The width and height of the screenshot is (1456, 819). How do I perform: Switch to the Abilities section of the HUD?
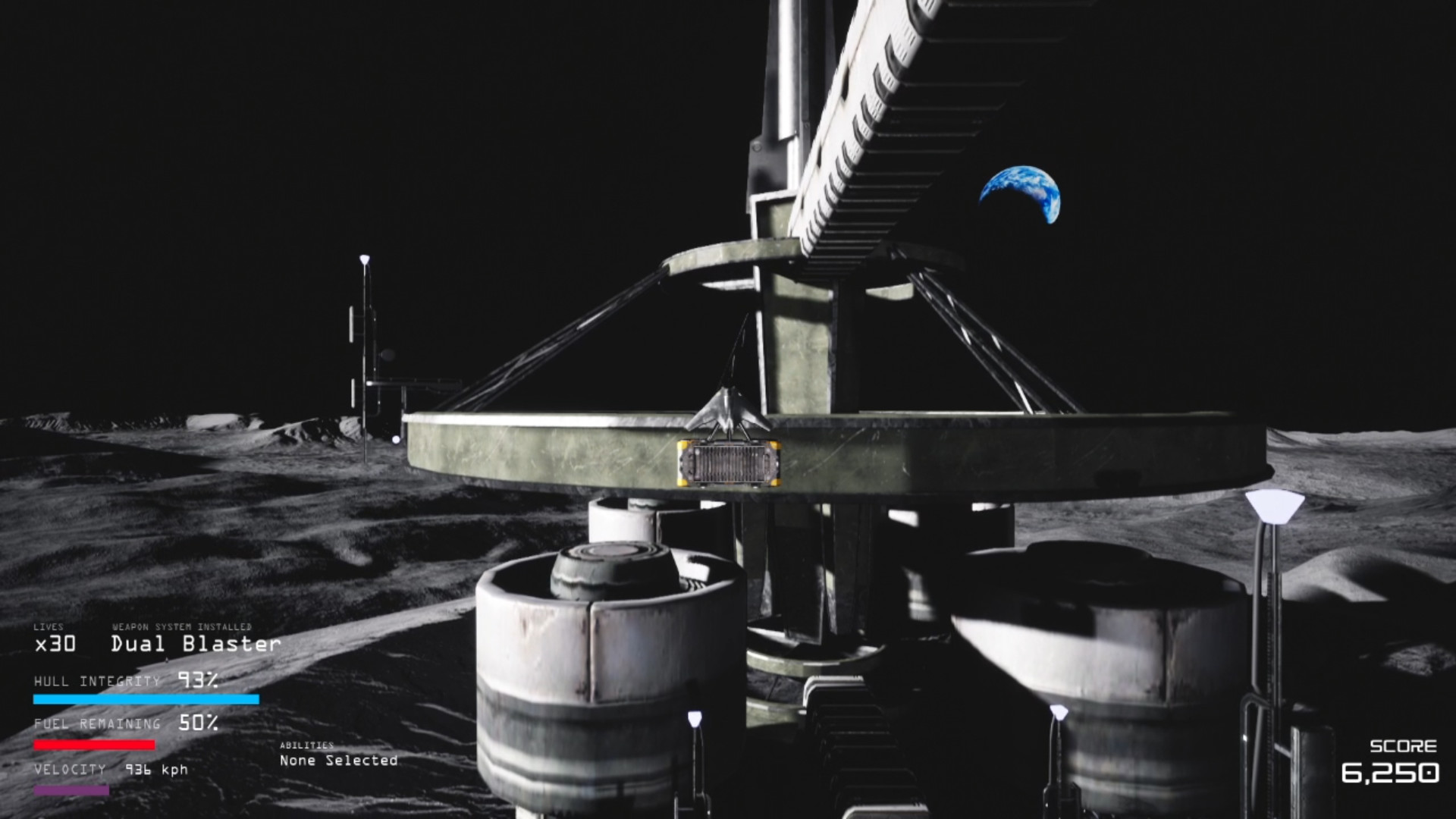pos(308,747)
